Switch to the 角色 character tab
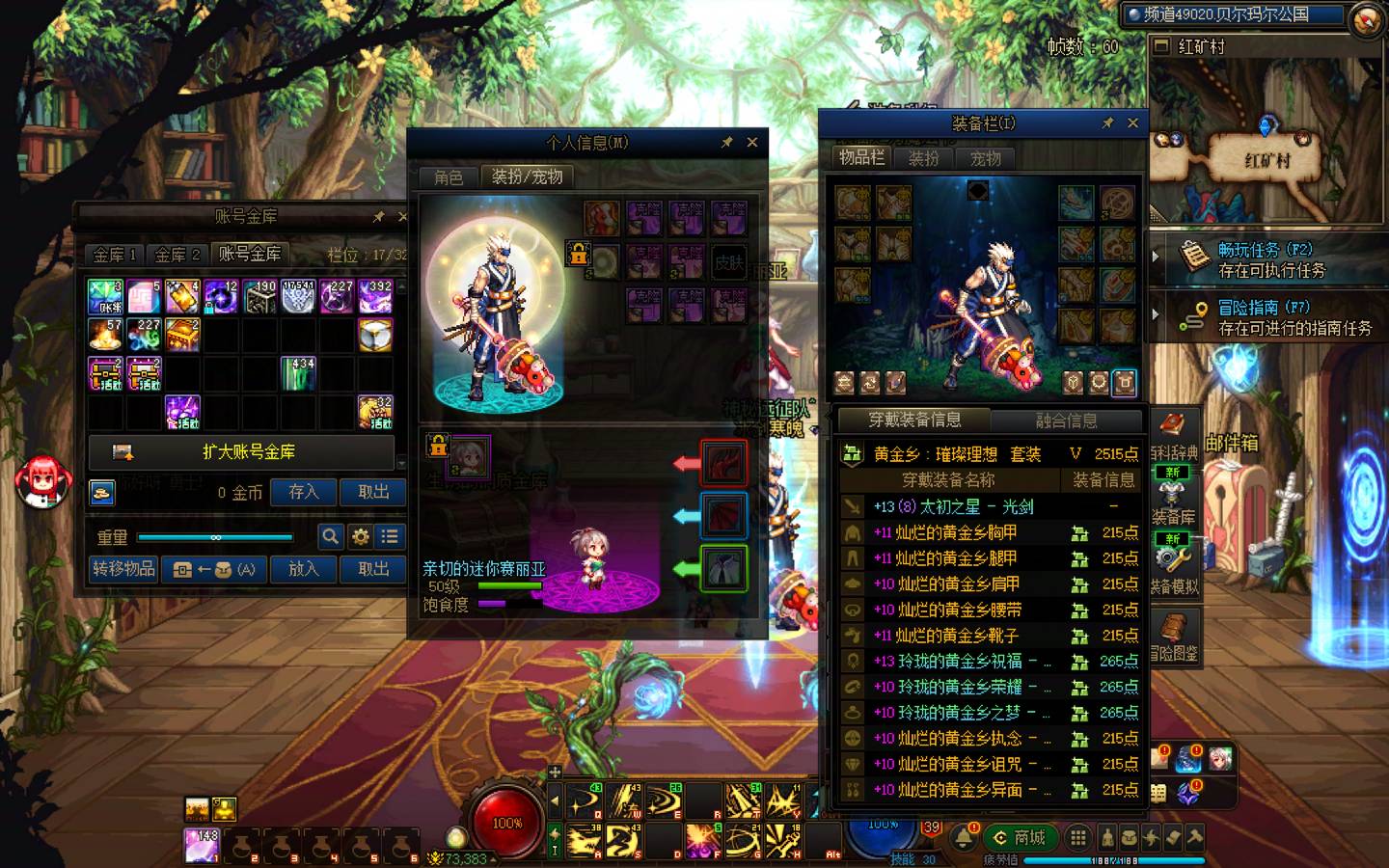The height and width of the screenshot is (868, 1389). pyautogui.click(x=449, y=176)
